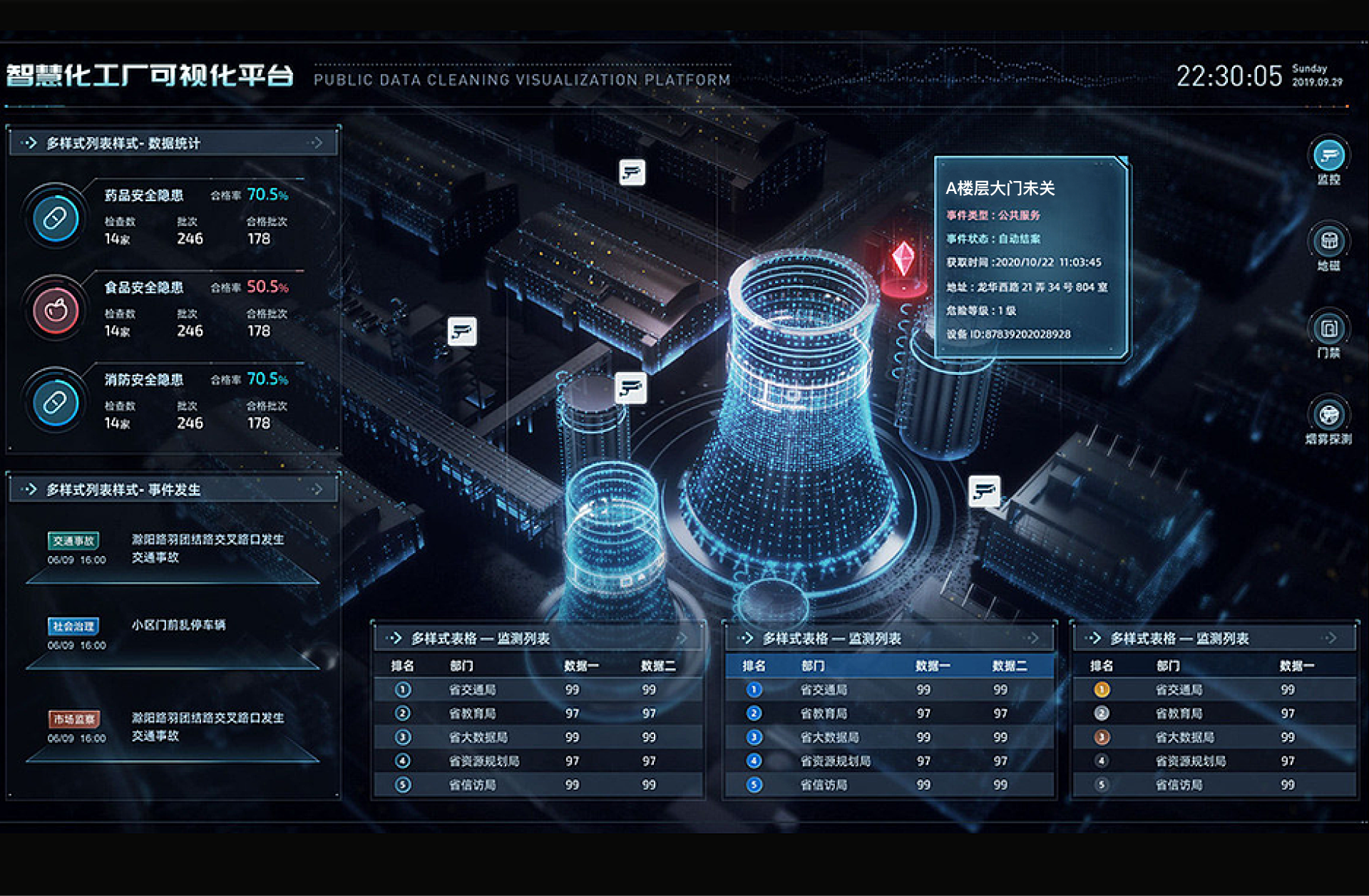
Task: Open the 地磁 sensor layer
Action: coord(1328,242)
